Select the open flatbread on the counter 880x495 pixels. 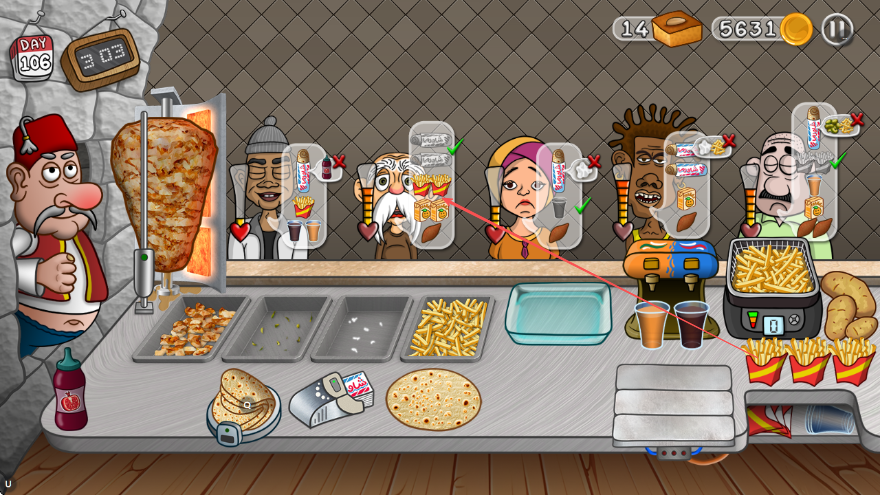(433, 398)
